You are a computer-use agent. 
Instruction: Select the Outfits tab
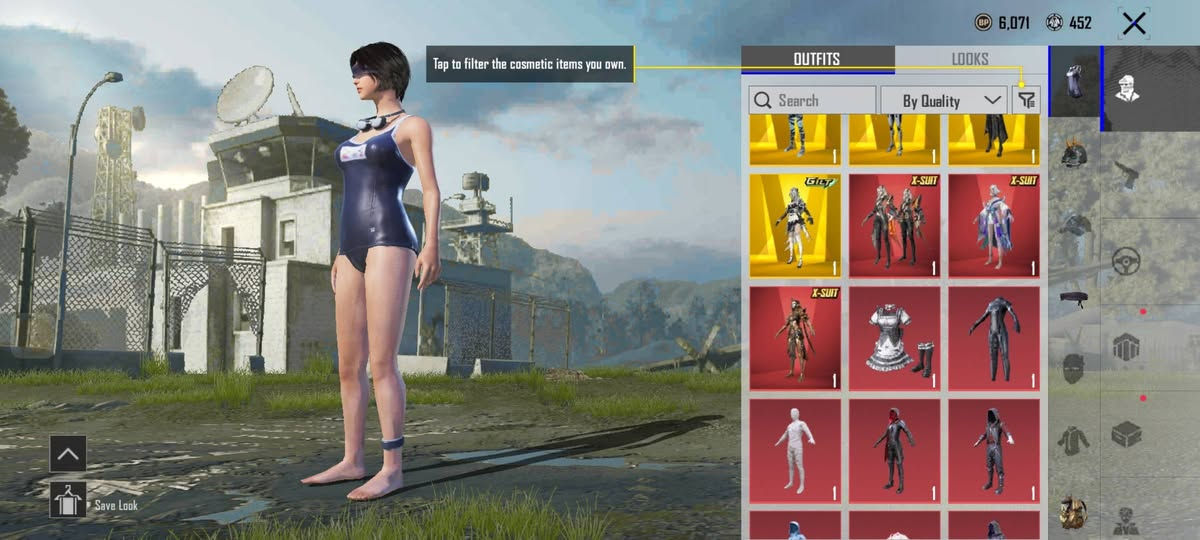(x=817, y=59)
